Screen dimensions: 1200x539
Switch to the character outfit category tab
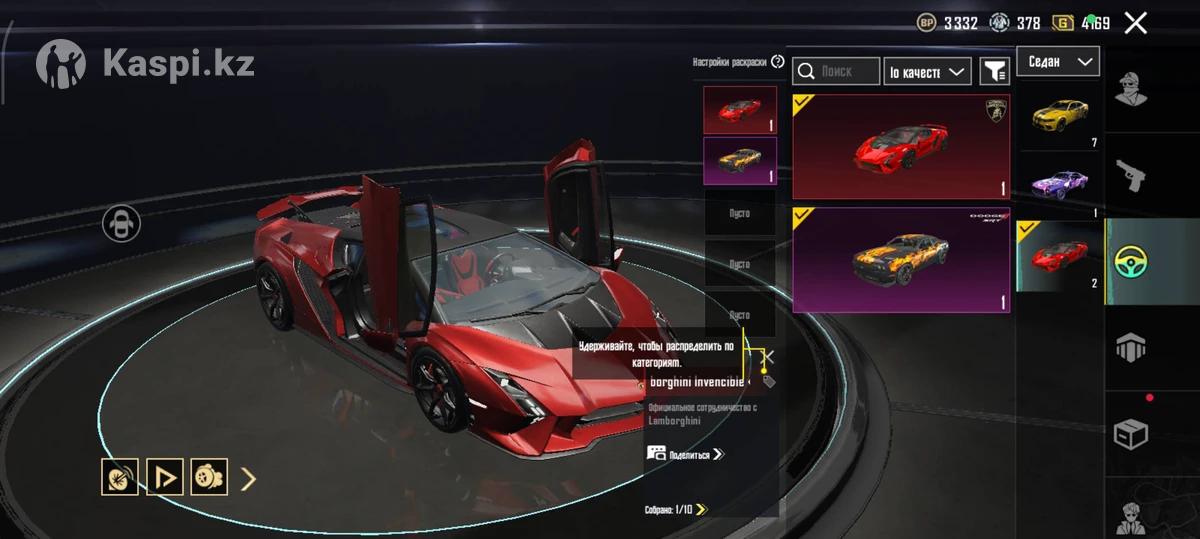(1131, 89)
